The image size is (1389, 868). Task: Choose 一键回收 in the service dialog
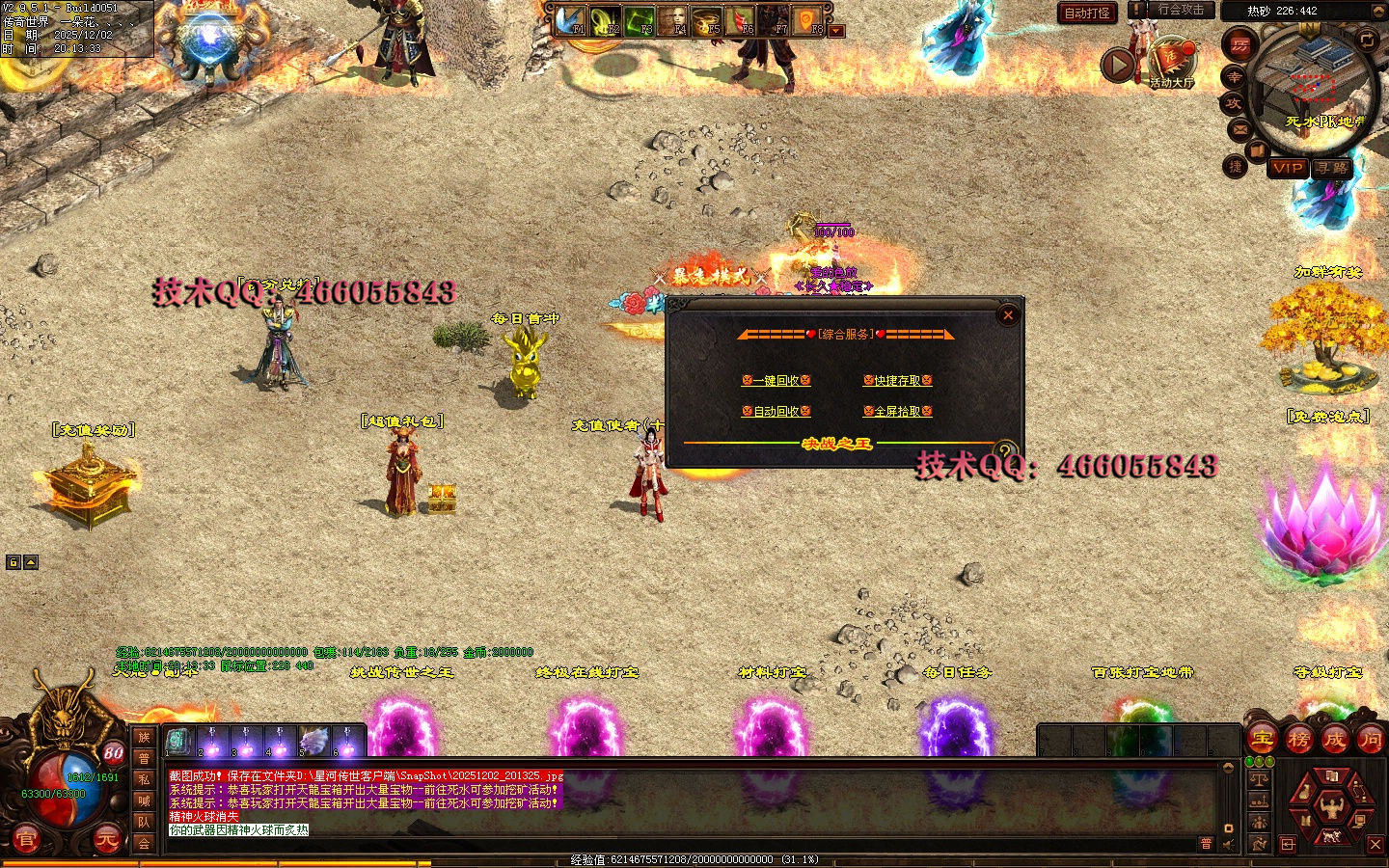tap(776, 381)
